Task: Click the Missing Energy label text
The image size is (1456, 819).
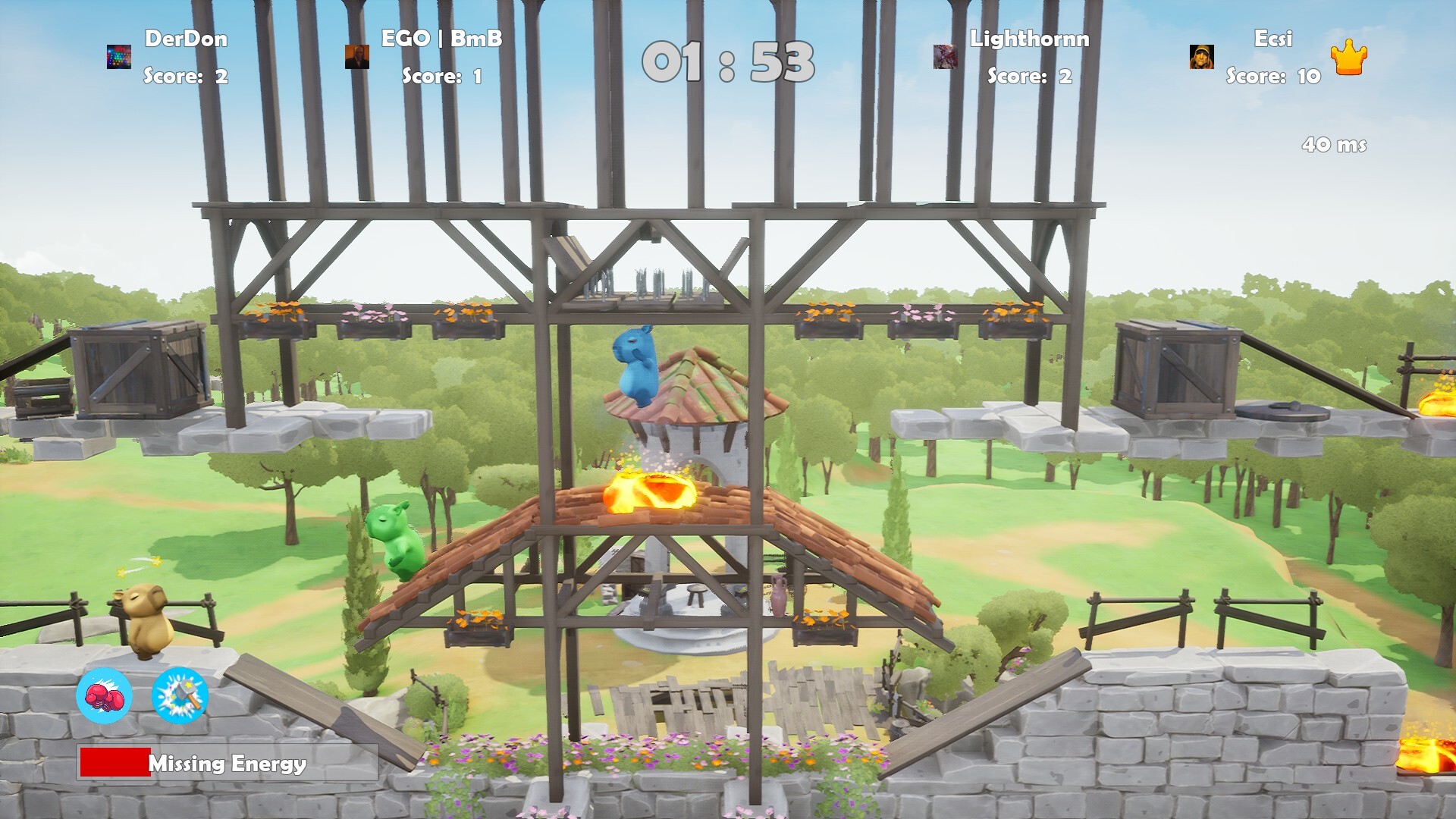Action: 226,766
